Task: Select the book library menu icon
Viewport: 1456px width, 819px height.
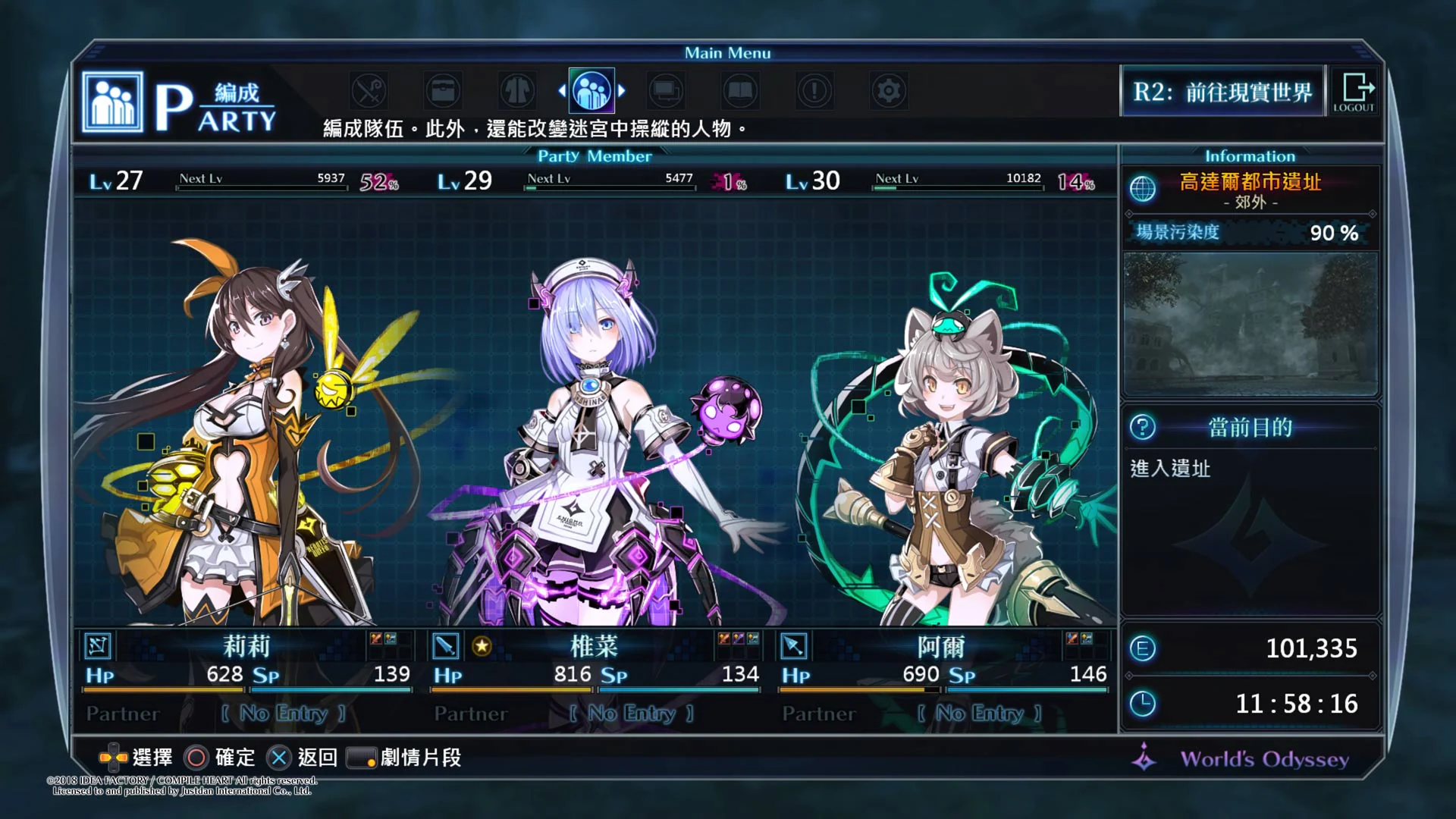Action: [x=739, y=89]
